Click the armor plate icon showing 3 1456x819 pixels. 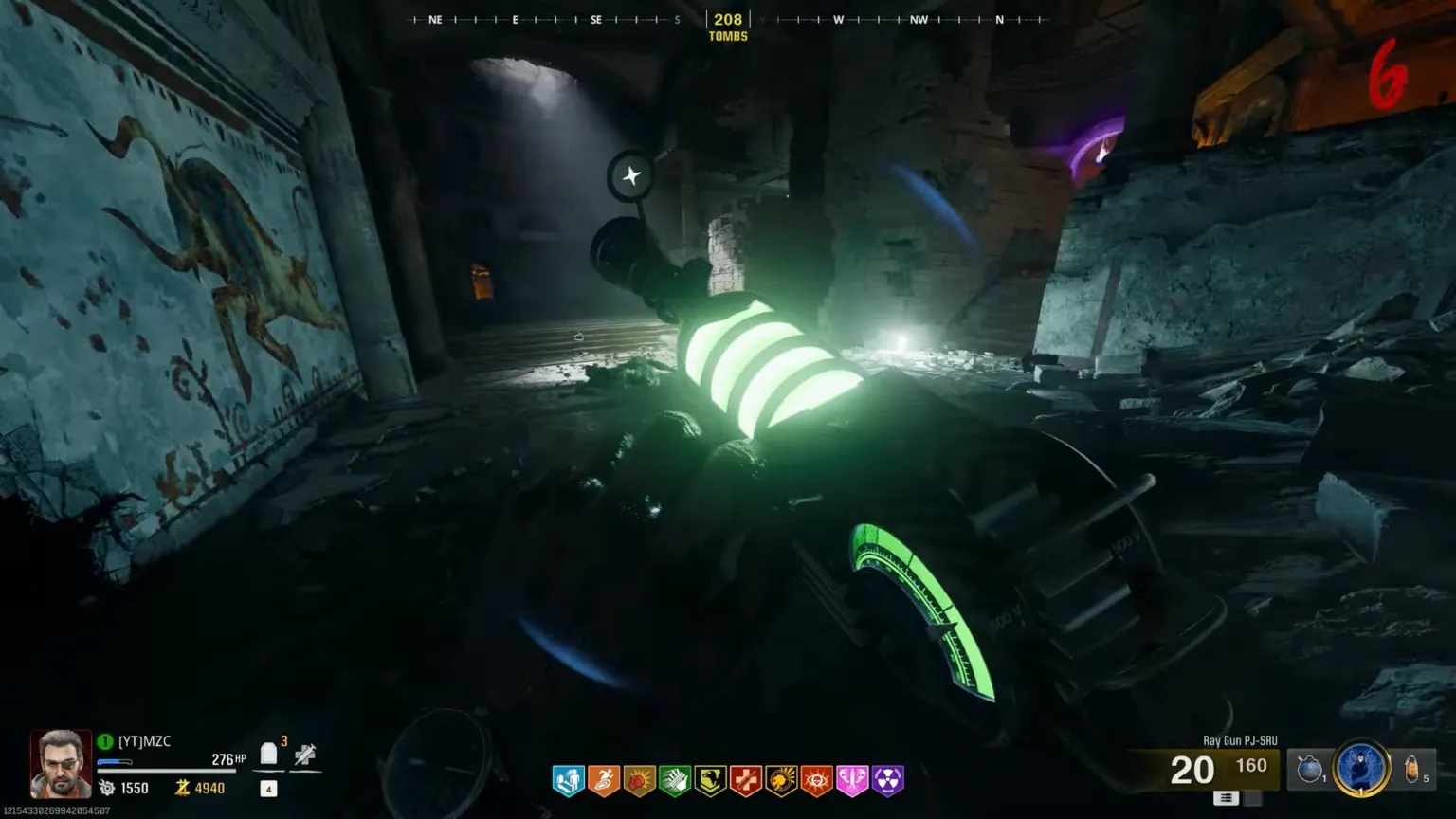pyautogui.click(x=267, y=755)
